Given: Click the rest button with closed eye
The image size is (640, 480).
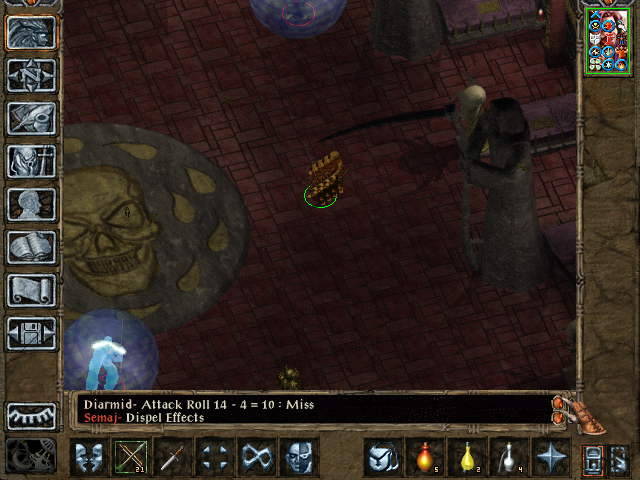Looking at the screenshot, I should pos(32,416).
